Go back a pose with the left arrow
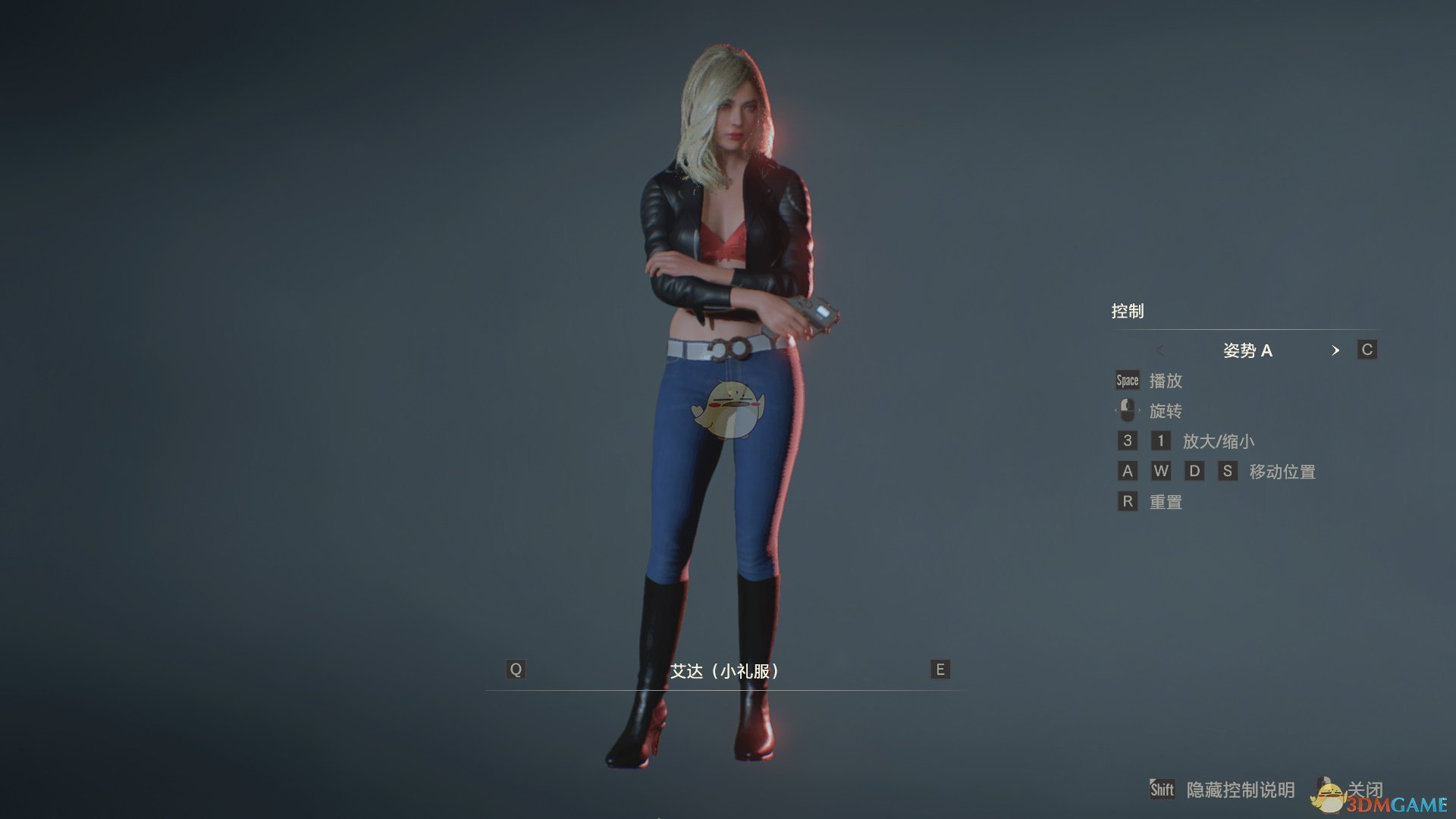This screenshot has height=819, width=1456. click(1161, 350)
